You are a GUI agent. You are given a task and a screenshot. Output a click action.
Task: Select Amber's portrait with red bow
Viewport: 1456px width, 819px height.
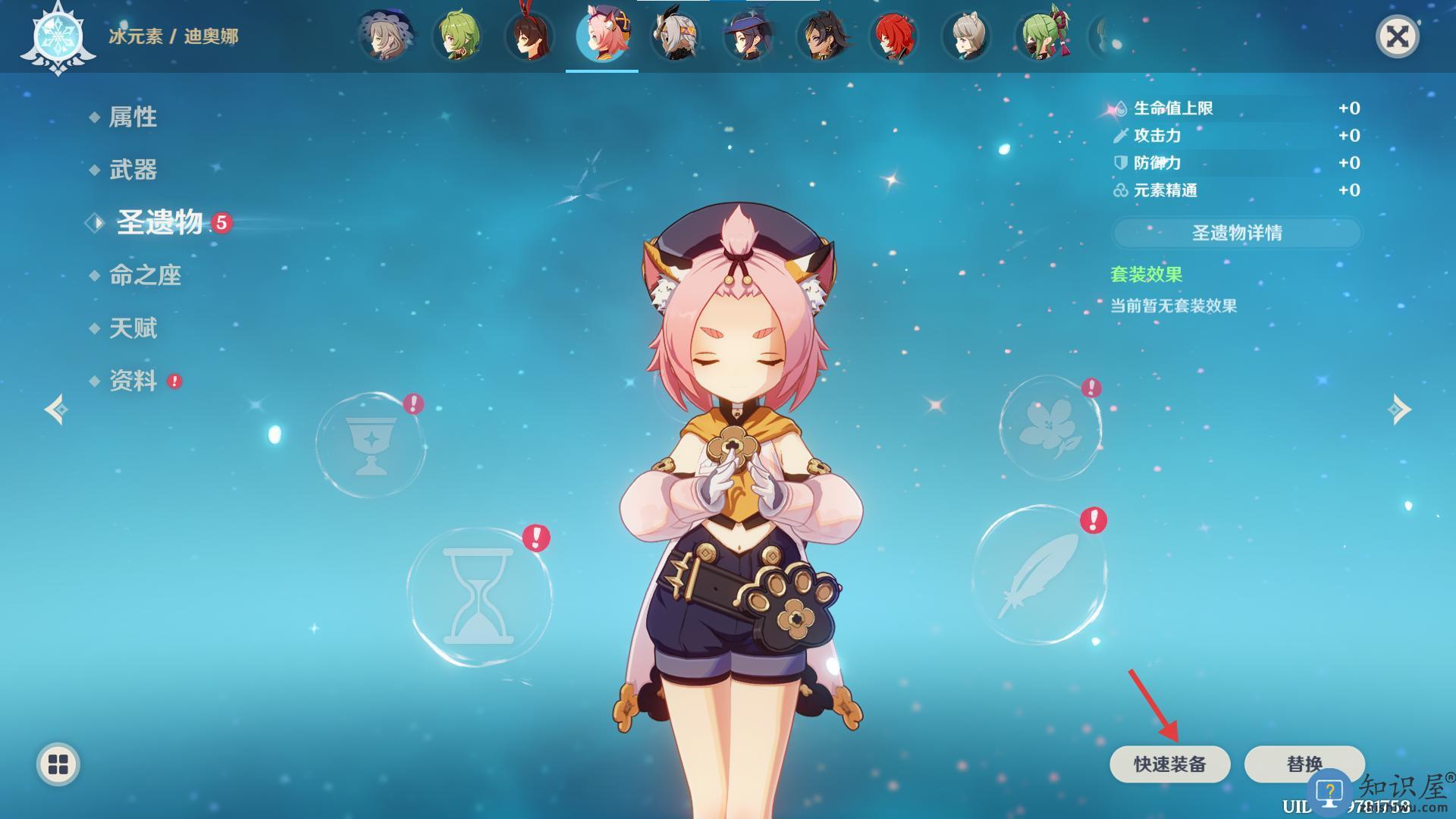pos(530,36)
